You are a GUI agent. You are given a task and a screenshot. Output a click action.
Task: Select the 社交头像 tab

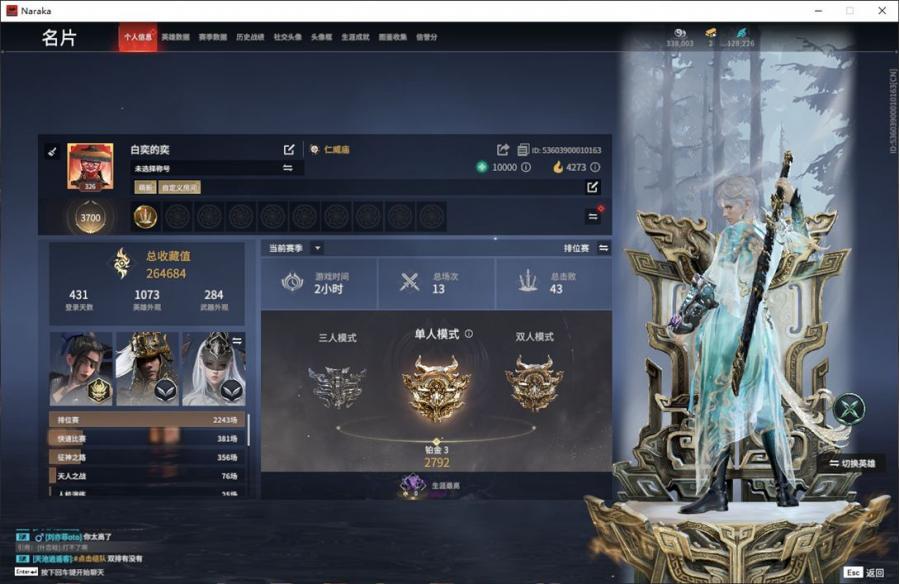click(x=287, y=37)
